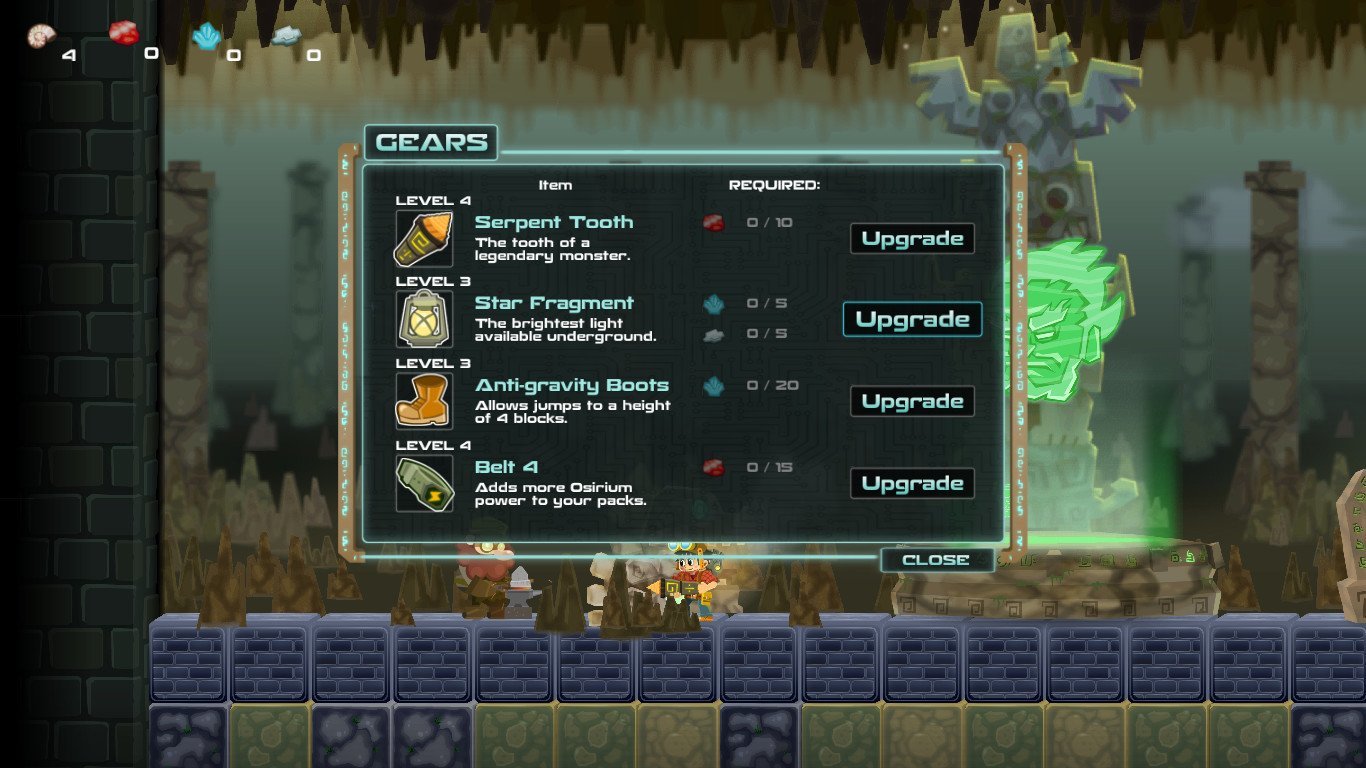The height and width of the screenshot is (768, 1366).
Task: Close the Gears panel
Action: [x=936, y=560]
